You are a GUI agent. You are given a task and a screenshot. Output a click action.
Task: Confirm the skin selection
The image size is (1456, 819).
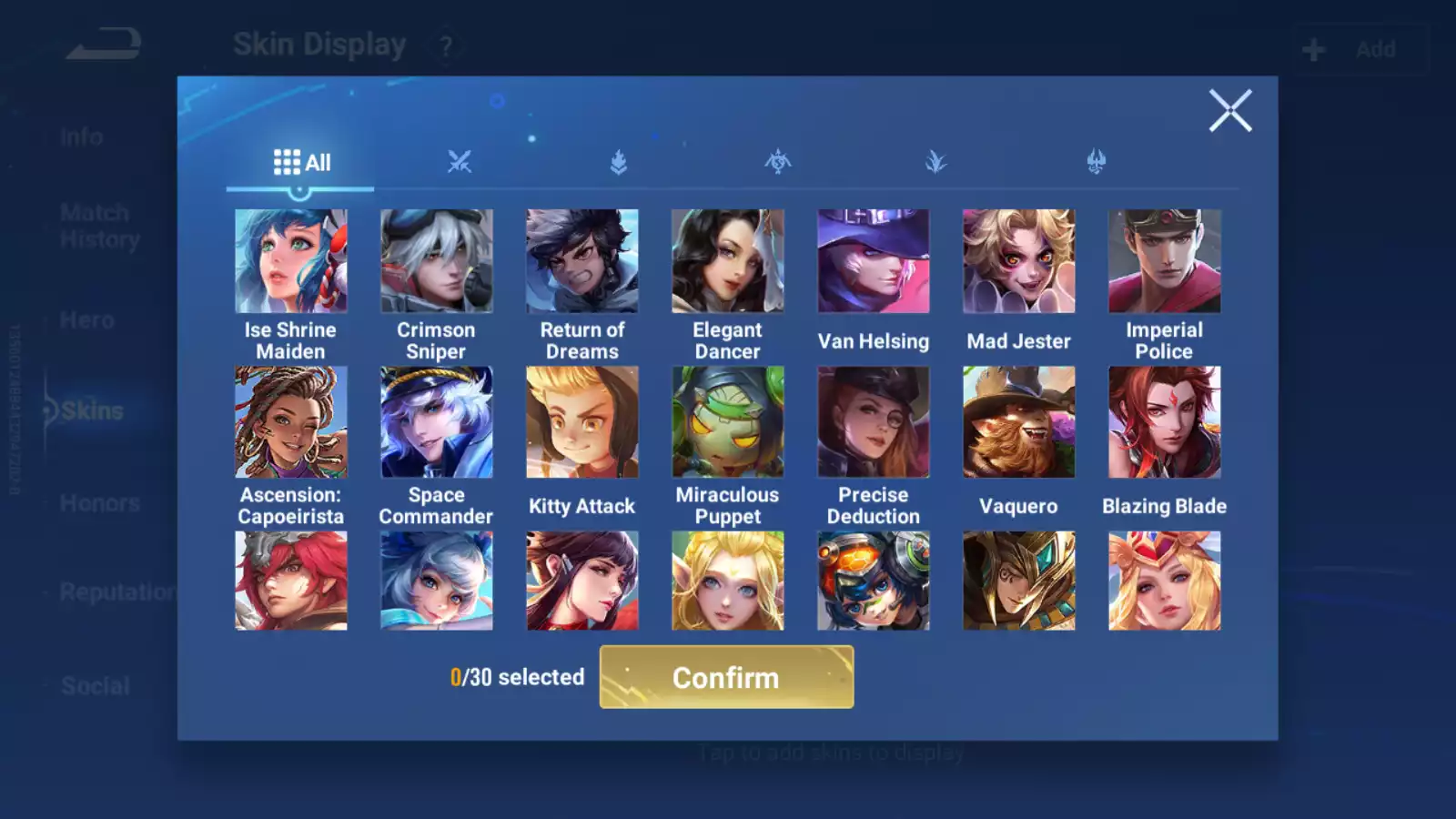[x=726, y=677]
